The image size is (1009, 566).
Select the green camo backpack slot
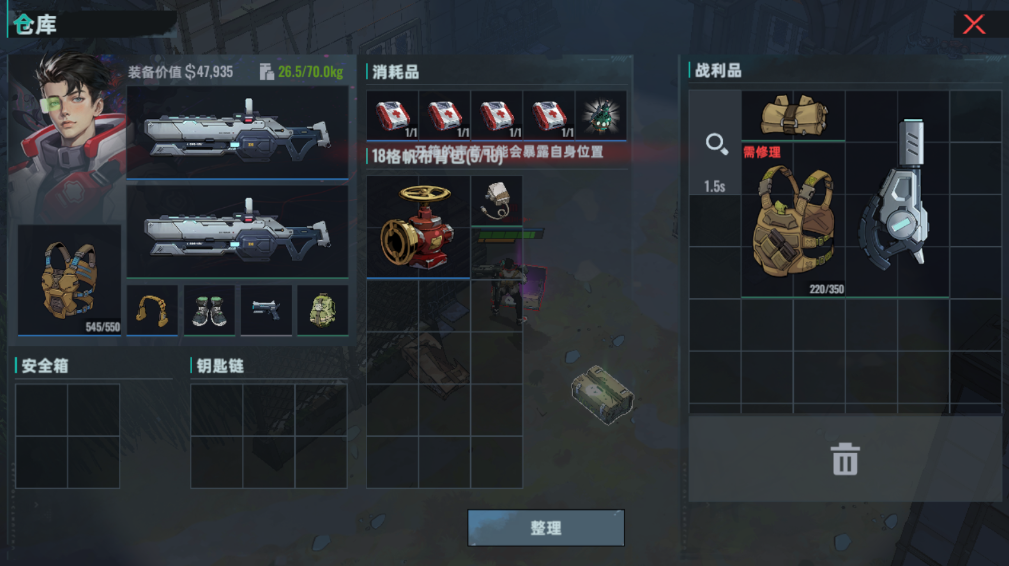323,310
